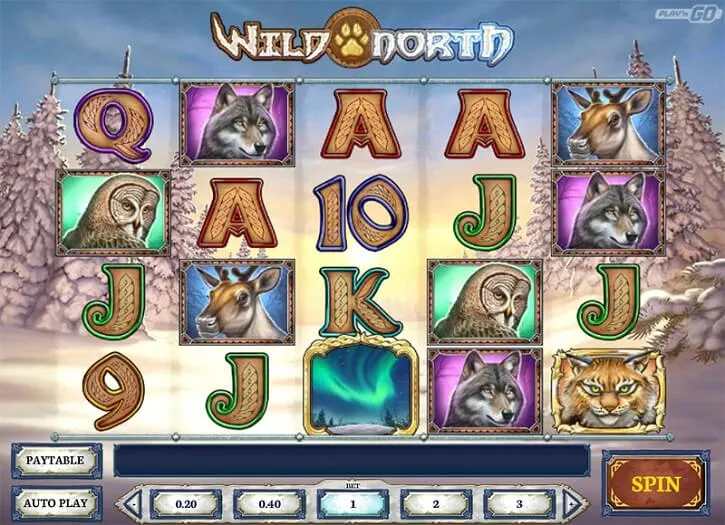Click the left arrow of the bet selector
The width and height of the screenshot is (725, 525).
(130, 503)
